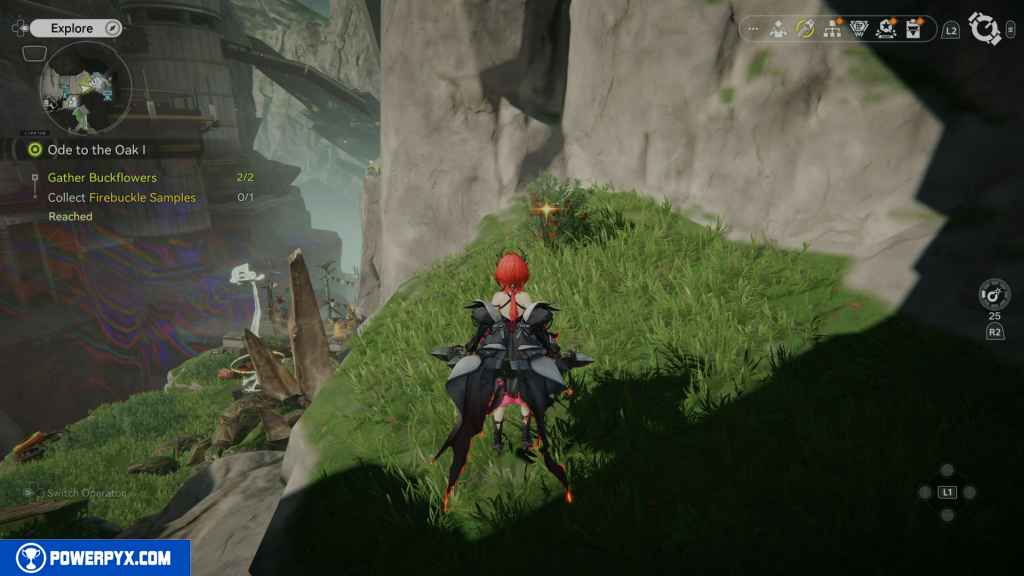1024x576 pixels.
Task: Open the star badge icon
Action: [886, 30]
